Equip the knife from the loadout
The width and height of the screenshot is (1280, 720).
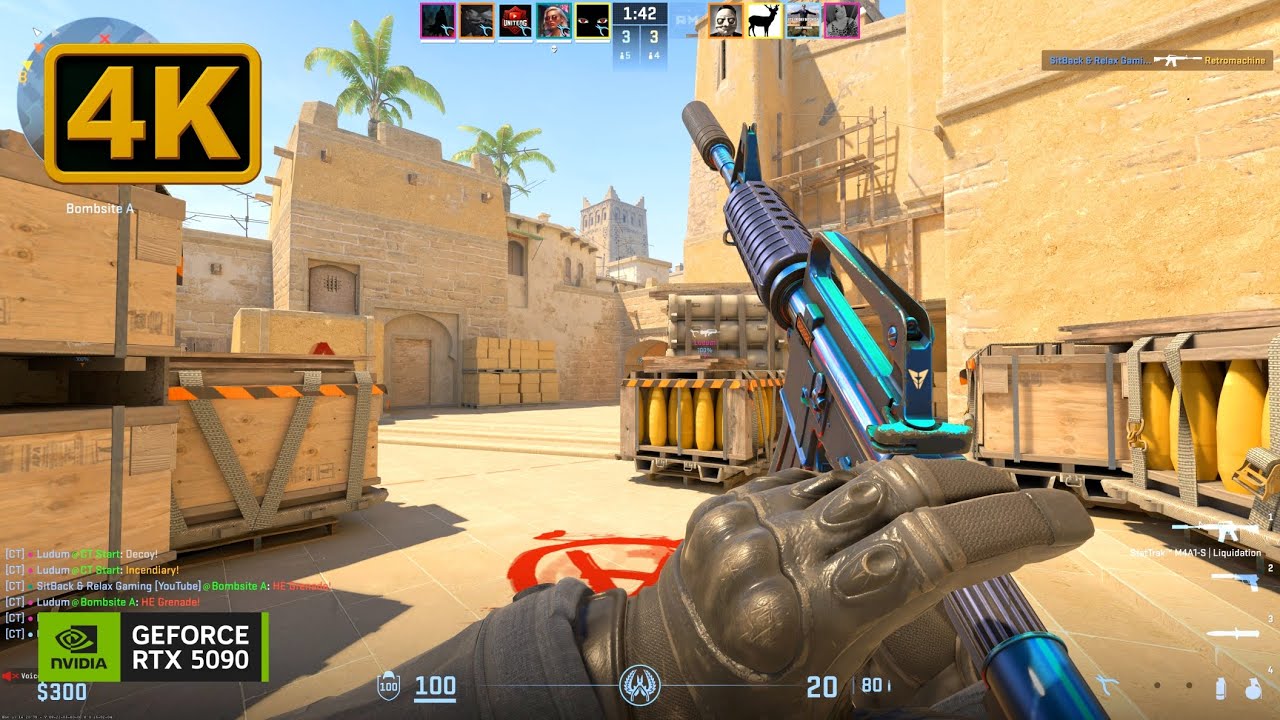[x=1232, y=633]
